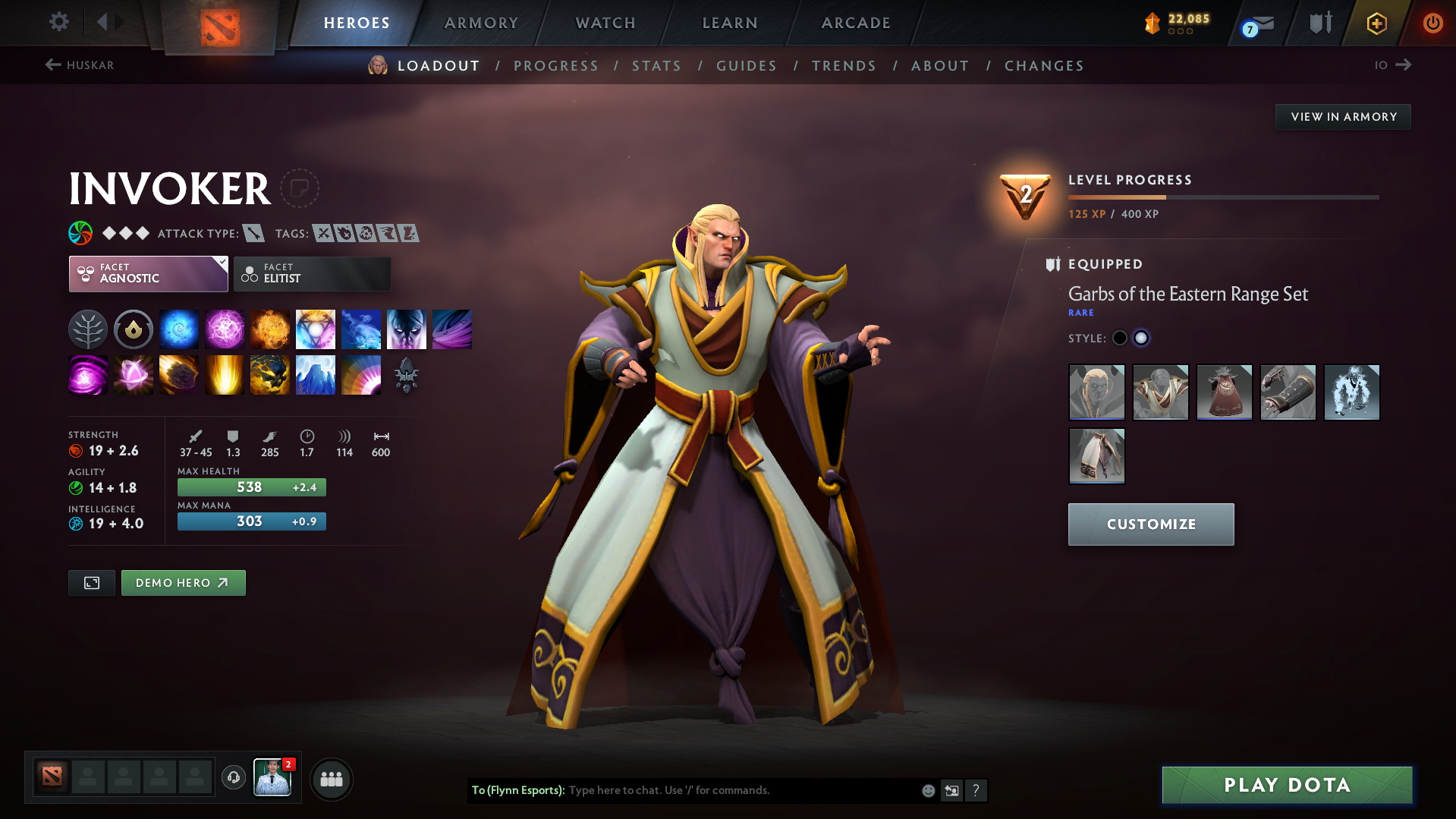Click the Level Progress XP bar

pos(1222,196)
